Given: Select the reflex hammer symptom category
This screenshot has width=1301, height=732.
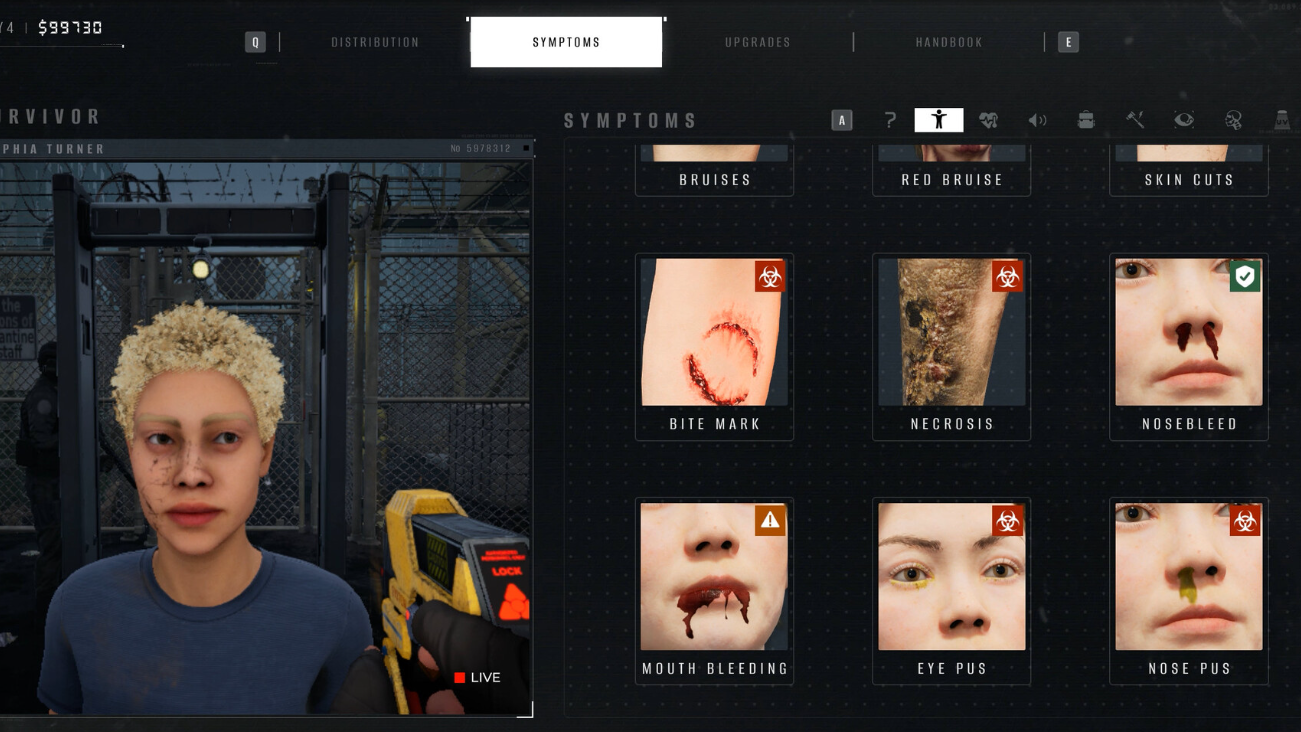Looking at the screenshot, I should (x=1135, y=120).
